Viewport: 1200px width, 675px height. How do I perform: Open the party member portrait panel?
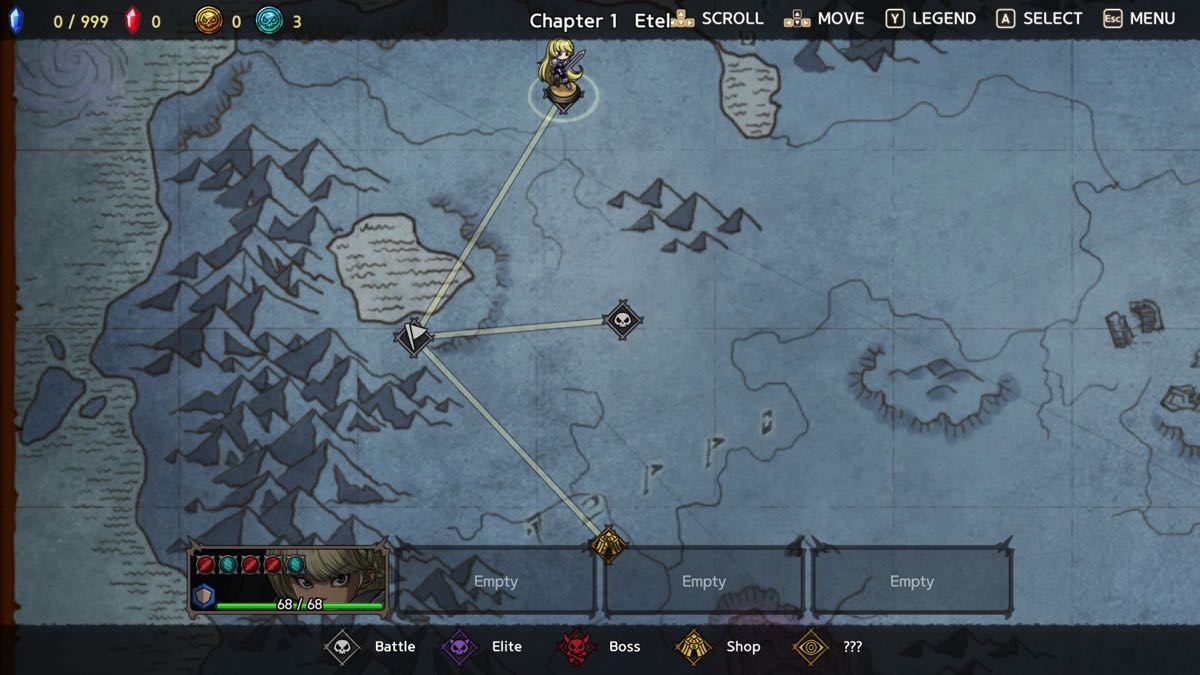tap(287, 580)
